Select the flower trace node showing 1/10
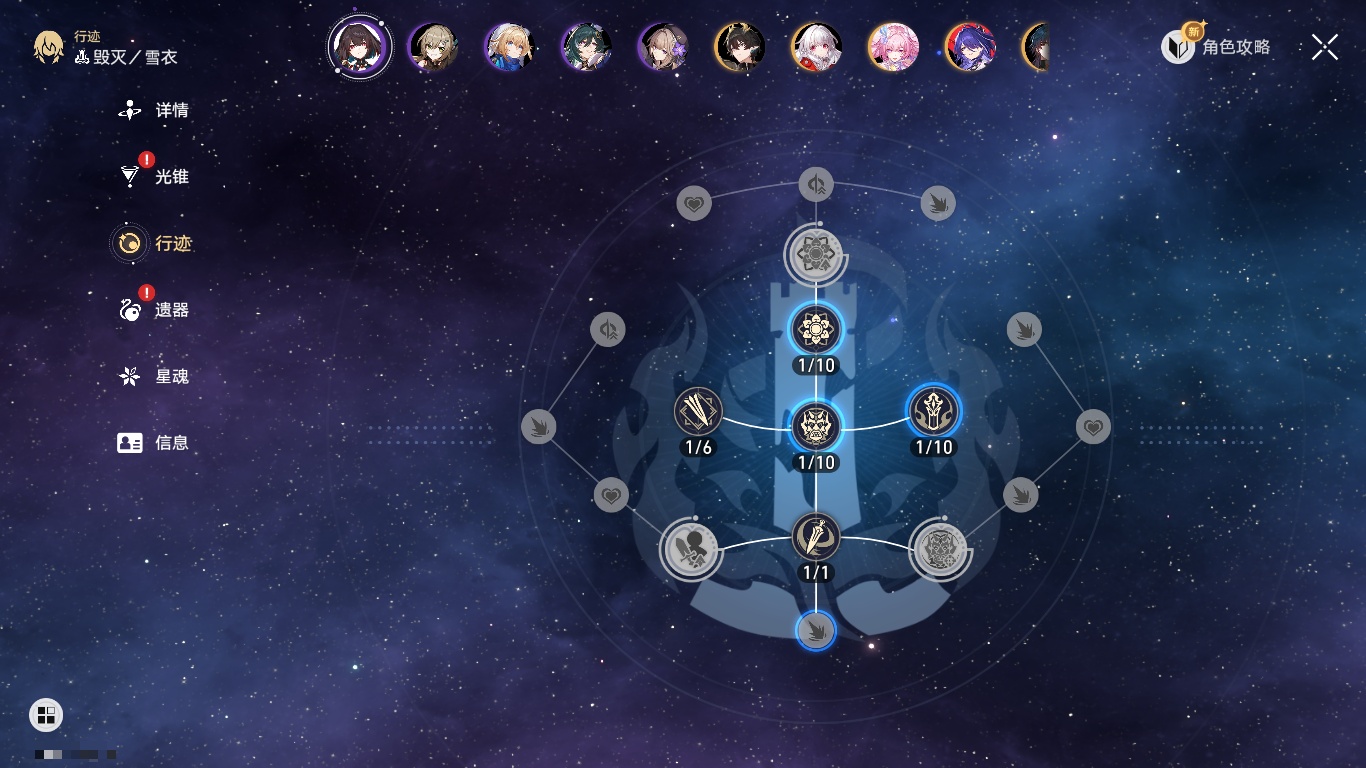Viewport: 1366px width, 768px height. click(816, 329)
